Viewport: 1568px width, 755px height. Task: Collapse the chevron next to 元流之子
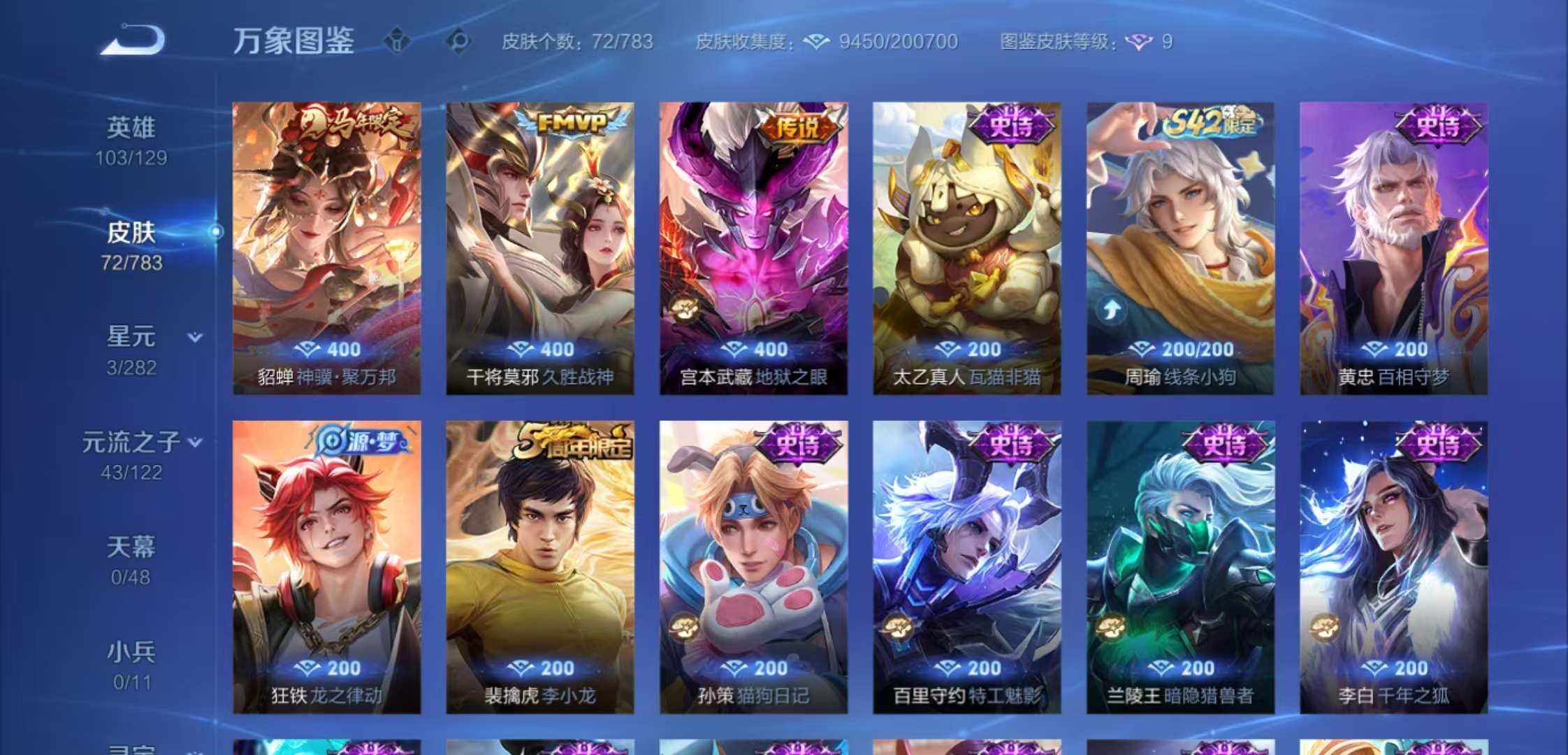point(196,441)
